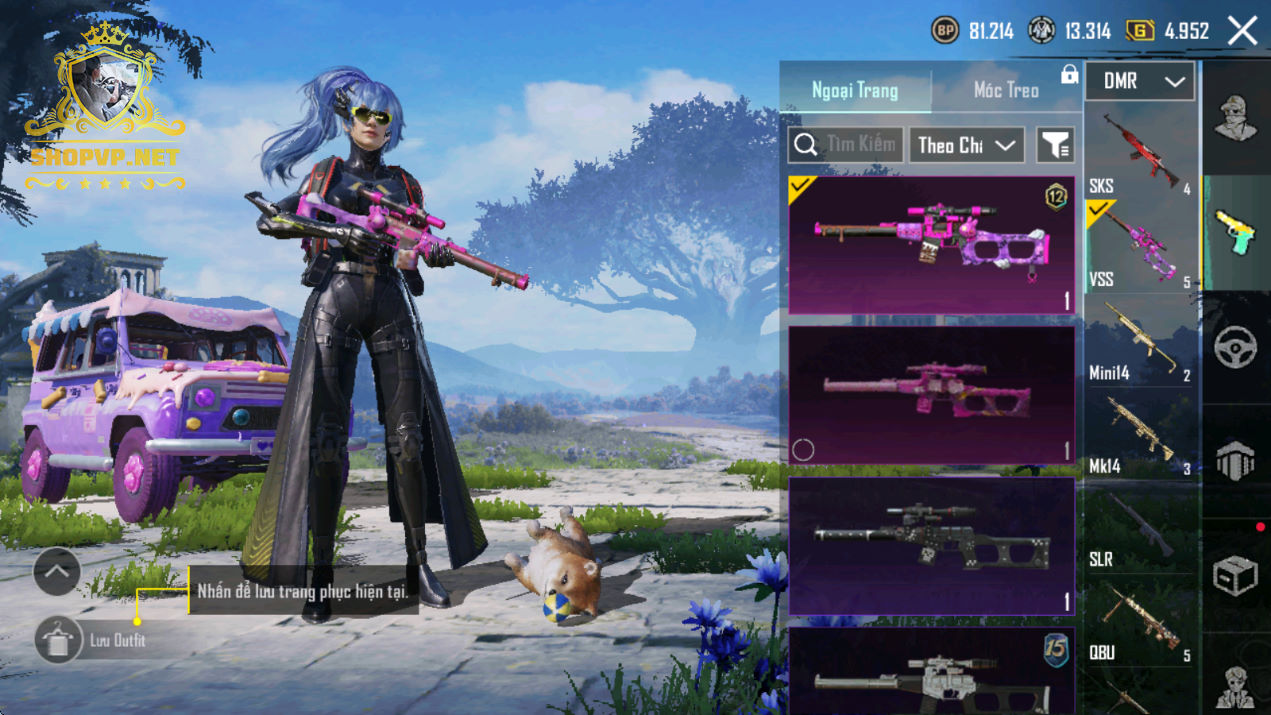
Task: Choose the plain pink VSS skin
Action: coord(931,395)
